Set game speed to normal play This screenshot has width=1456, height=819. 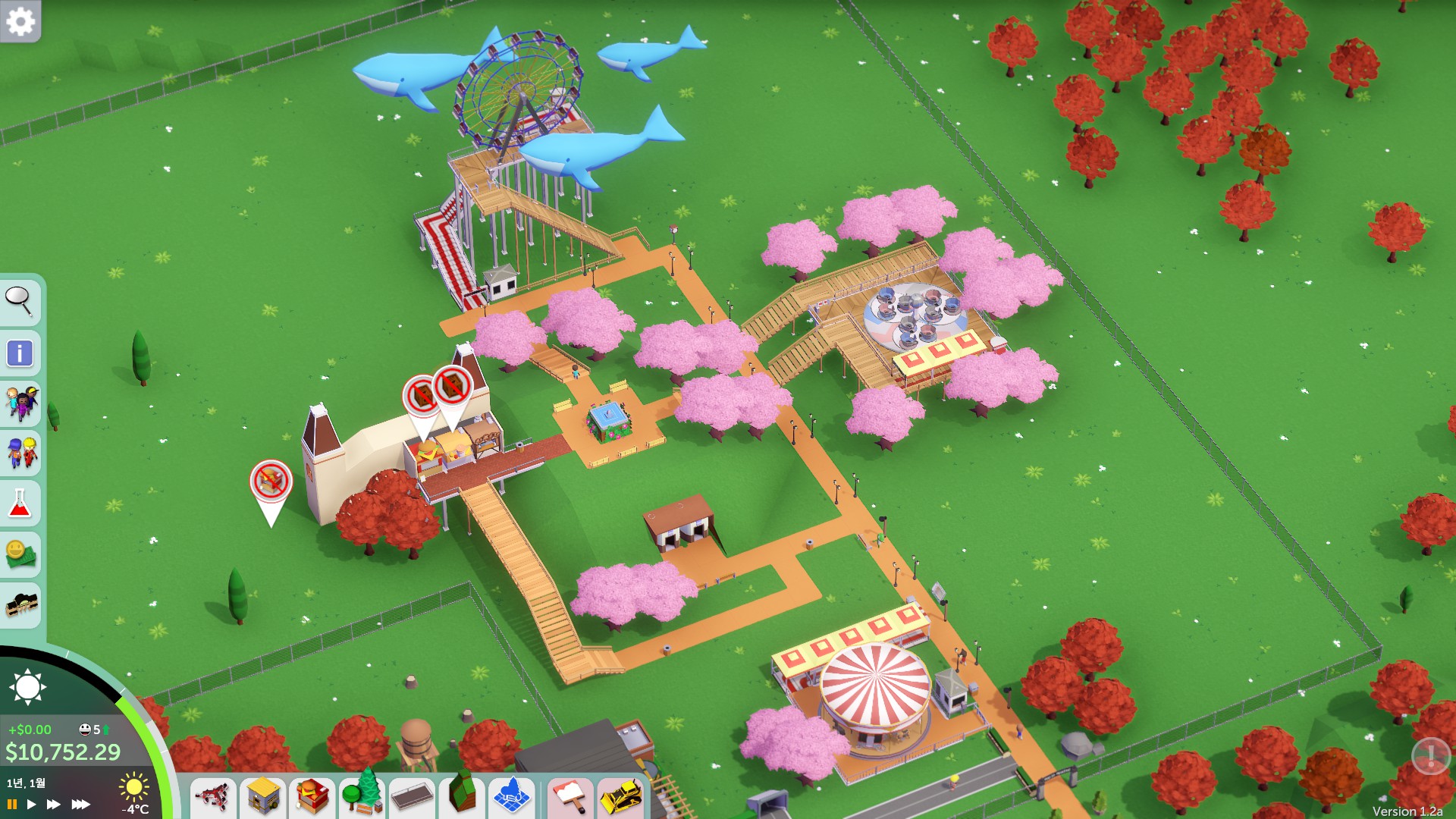(x=31, y=804)
